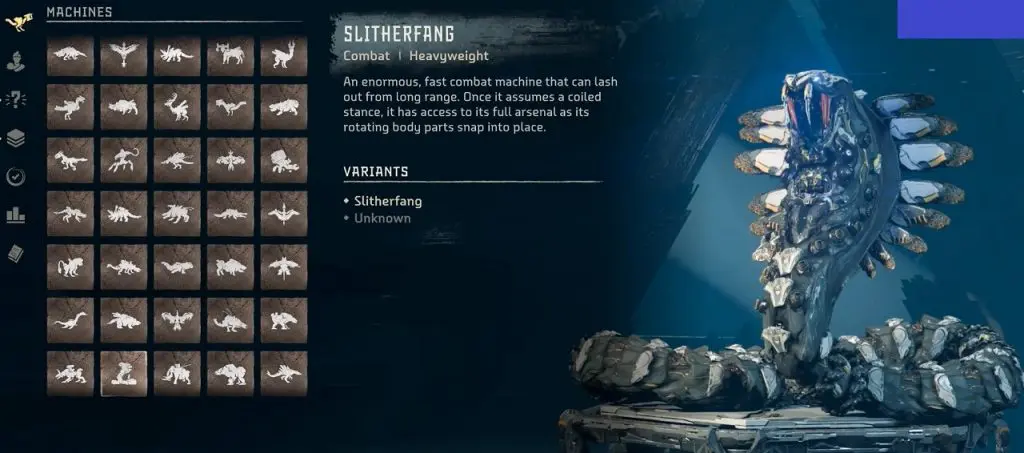This screenshot has height=453, width=1024.
Task: Select the monkey-shaped machine tile
Action: (x=71, y=267)
